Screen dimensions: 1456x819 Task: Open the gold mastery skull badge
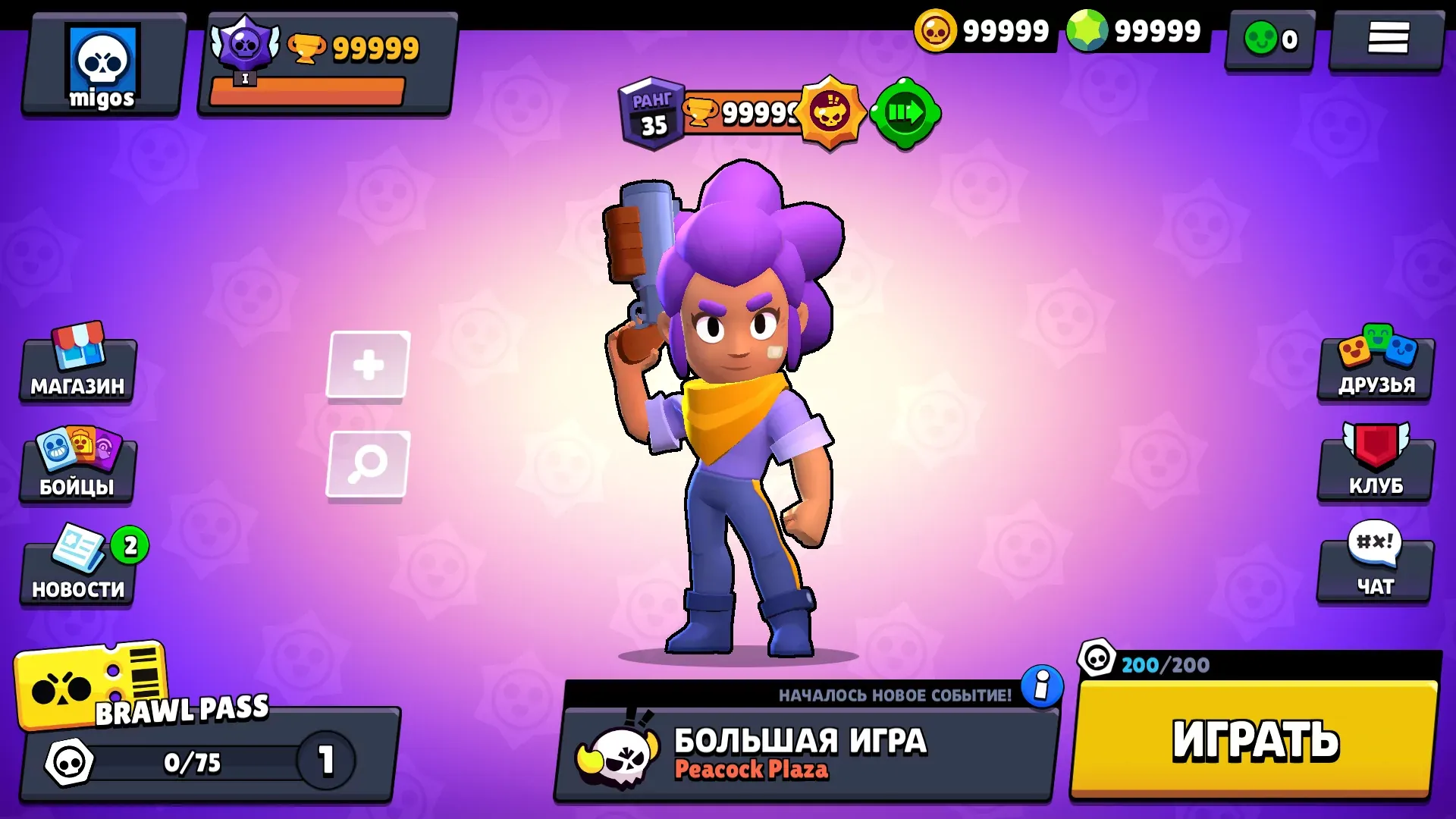(831, 114)
